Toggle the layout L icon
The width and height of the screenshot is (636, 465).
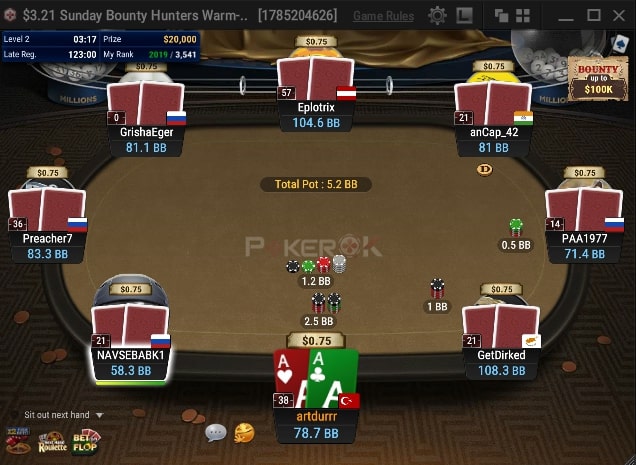pos(464,16)
